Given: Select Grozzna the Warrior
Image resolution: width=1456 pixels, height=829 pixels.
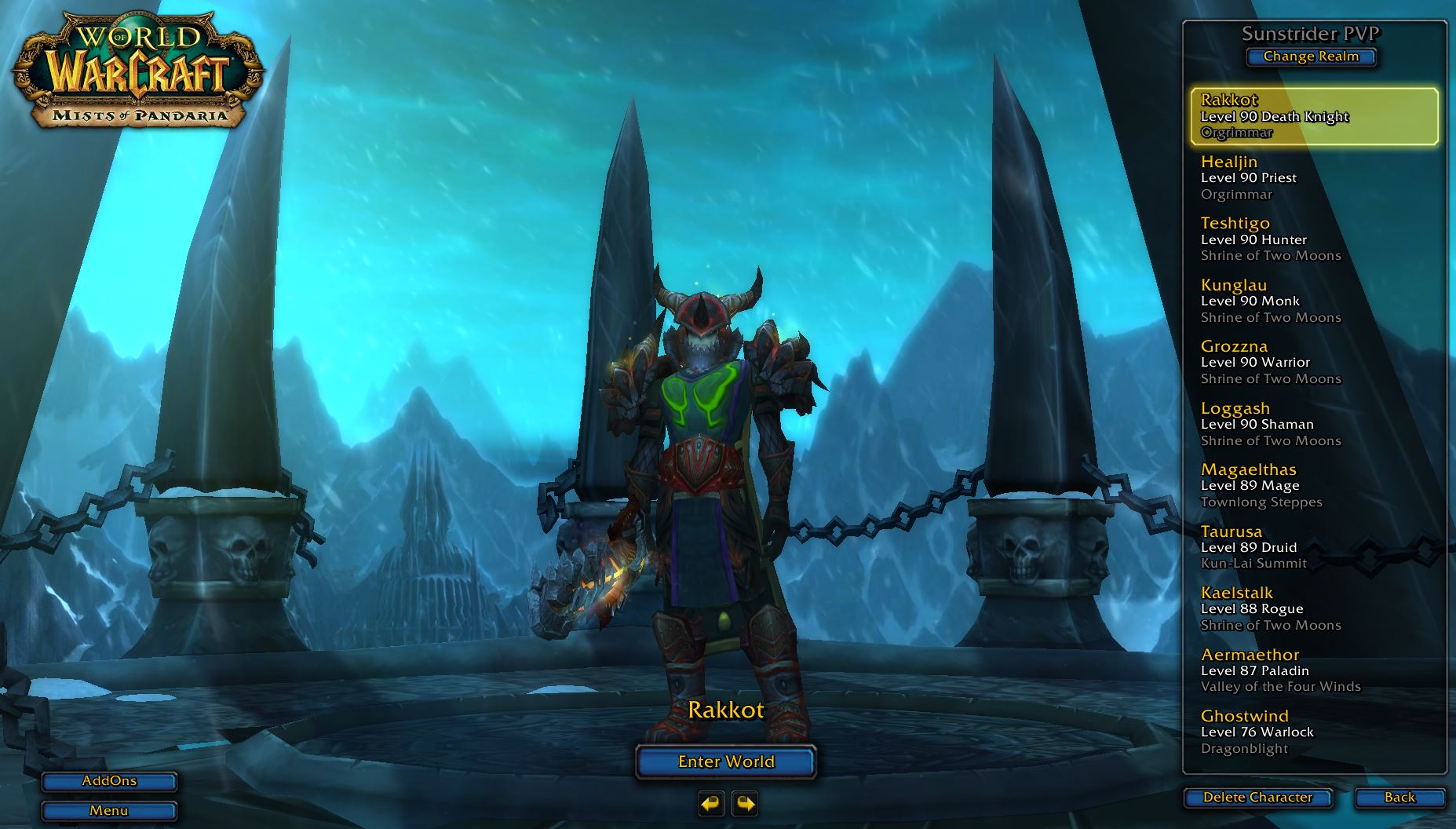Looking at the screenshot, I should pyautogui.click(x=1314, y=362).
